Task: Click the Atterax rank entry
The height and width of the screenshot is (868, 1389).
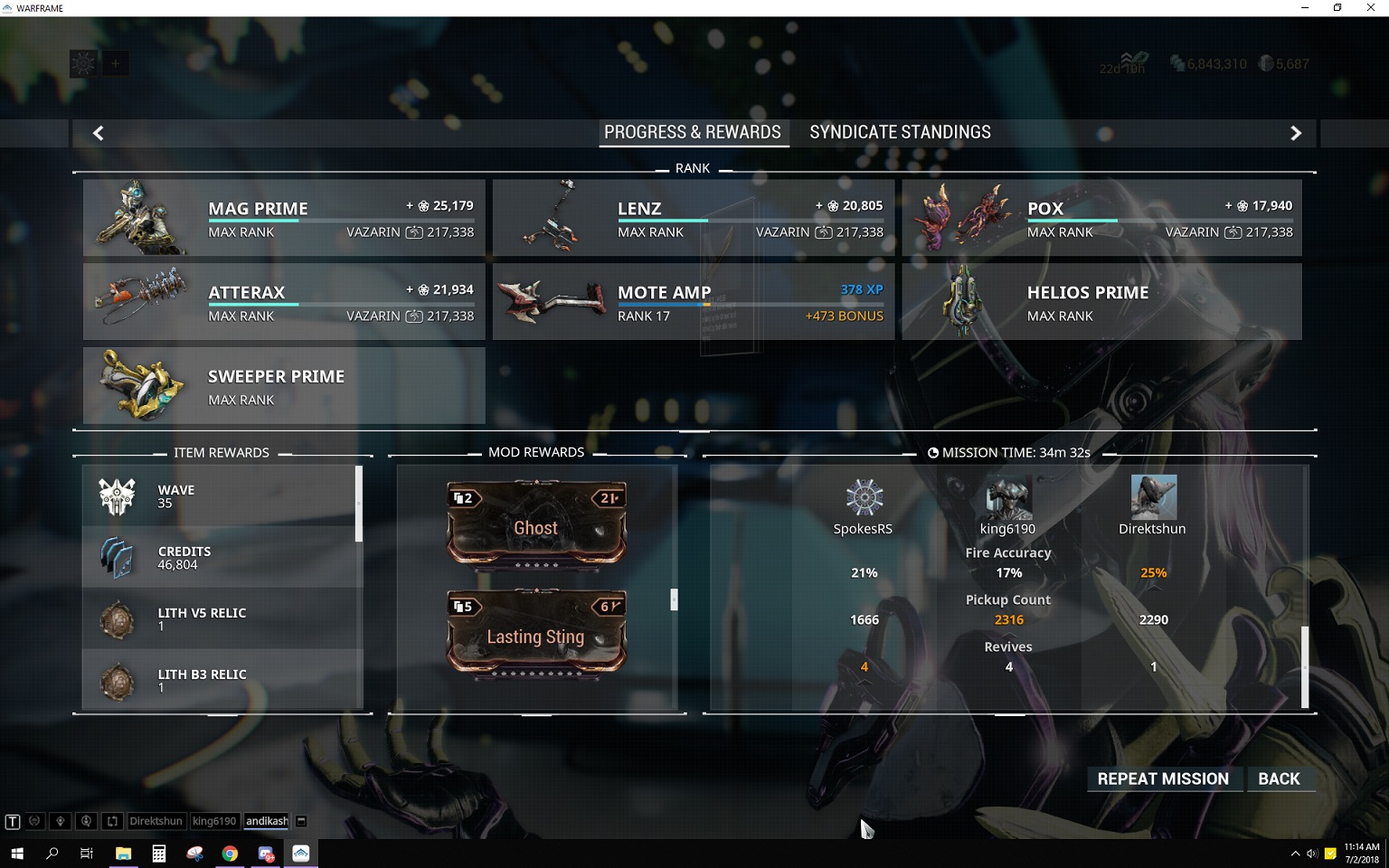Action: click(284, 302)
